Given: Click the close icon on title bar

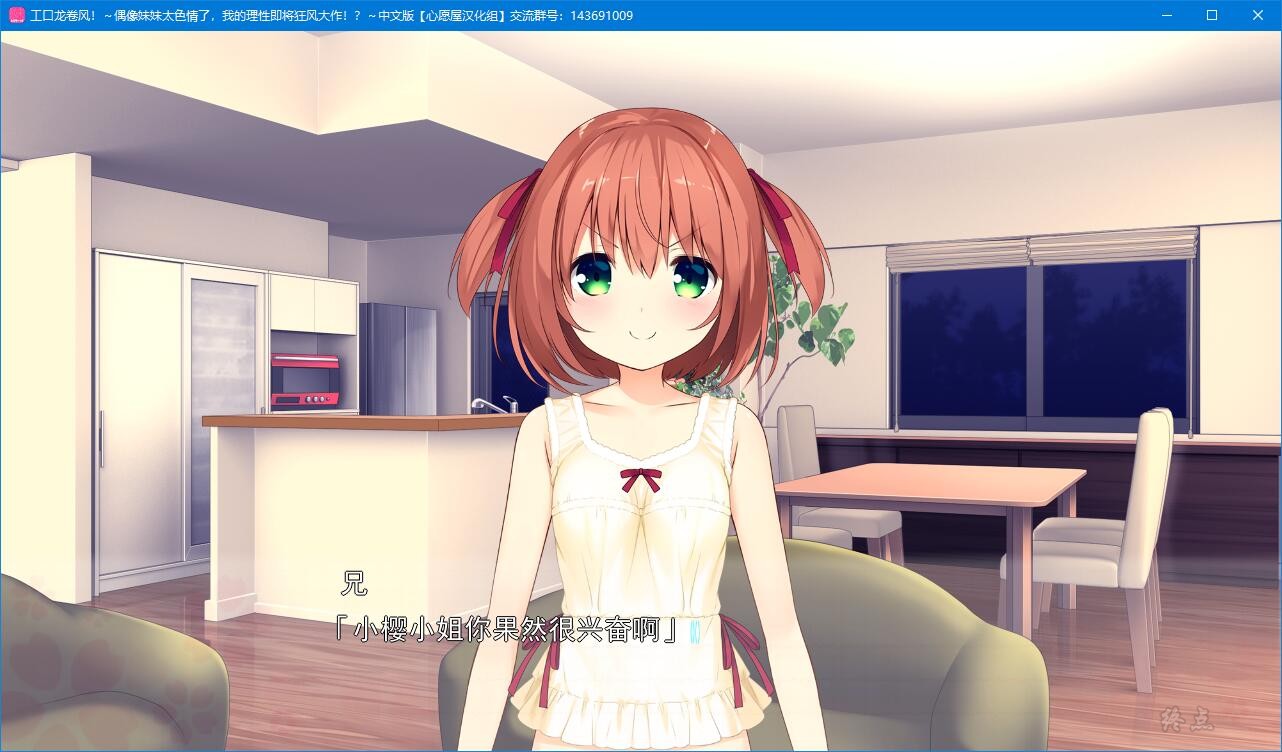Looking at the screenshot, I should click(1258, 15).
